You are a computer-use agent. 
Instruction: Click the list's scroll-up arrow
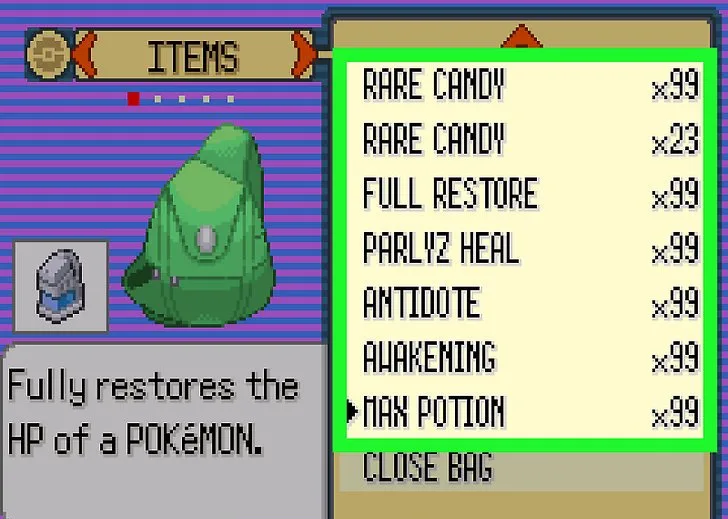coord(521,38)
